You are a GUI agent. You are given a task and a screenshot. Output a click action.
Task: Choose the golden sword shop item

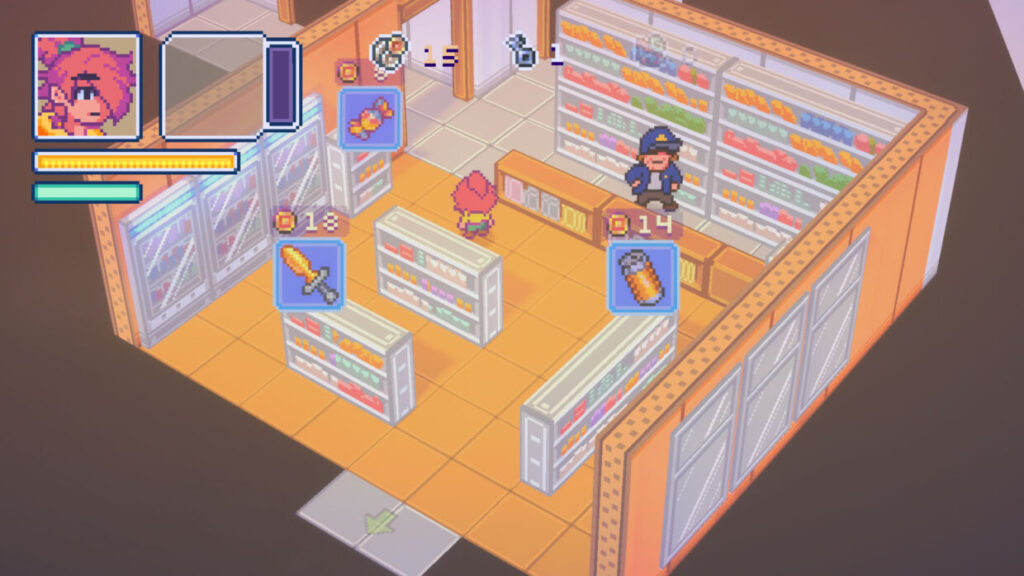point(310,274)
